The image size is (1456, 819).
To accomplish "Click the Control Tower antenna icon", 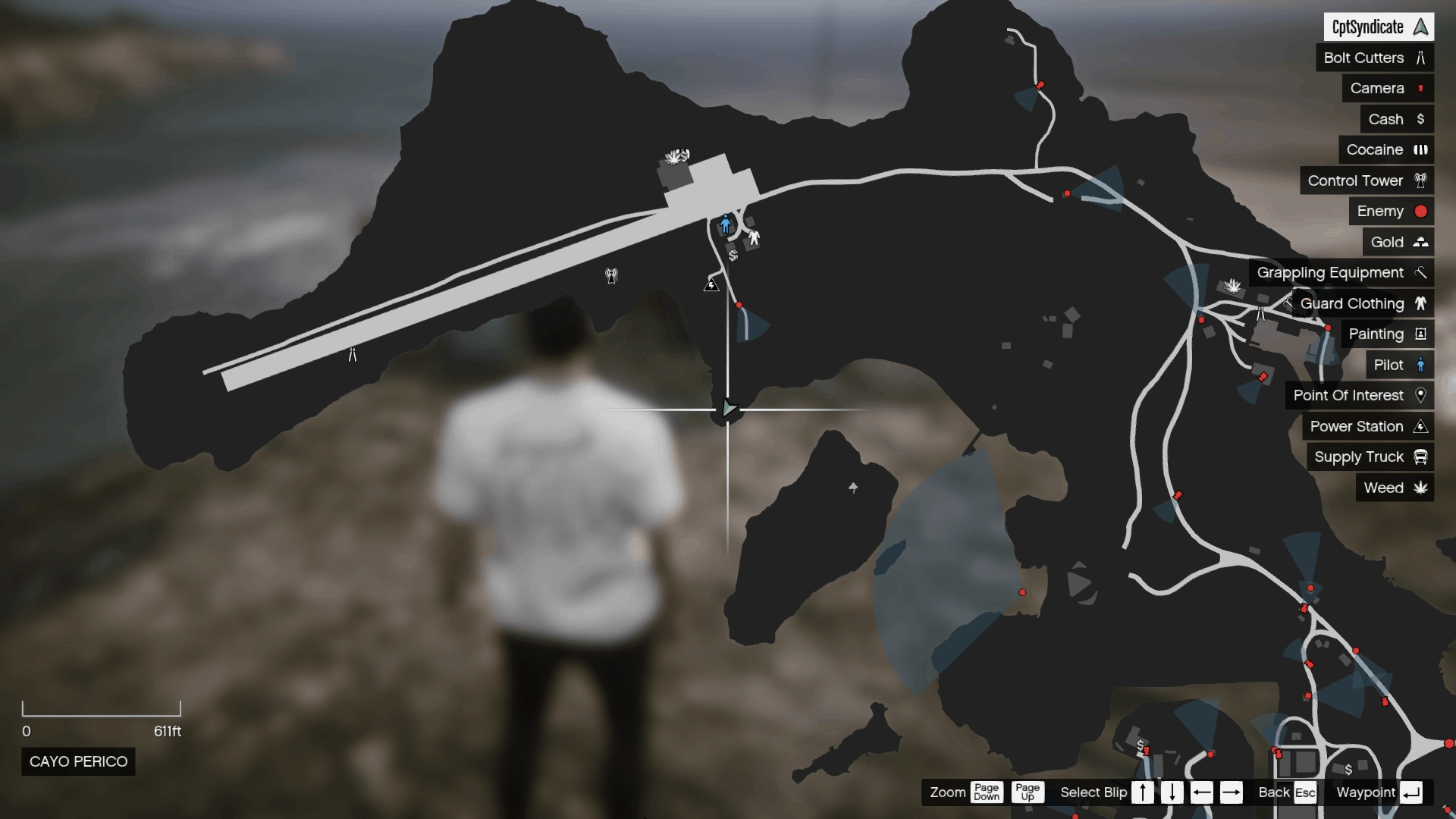I will [x=1421, y=180].
